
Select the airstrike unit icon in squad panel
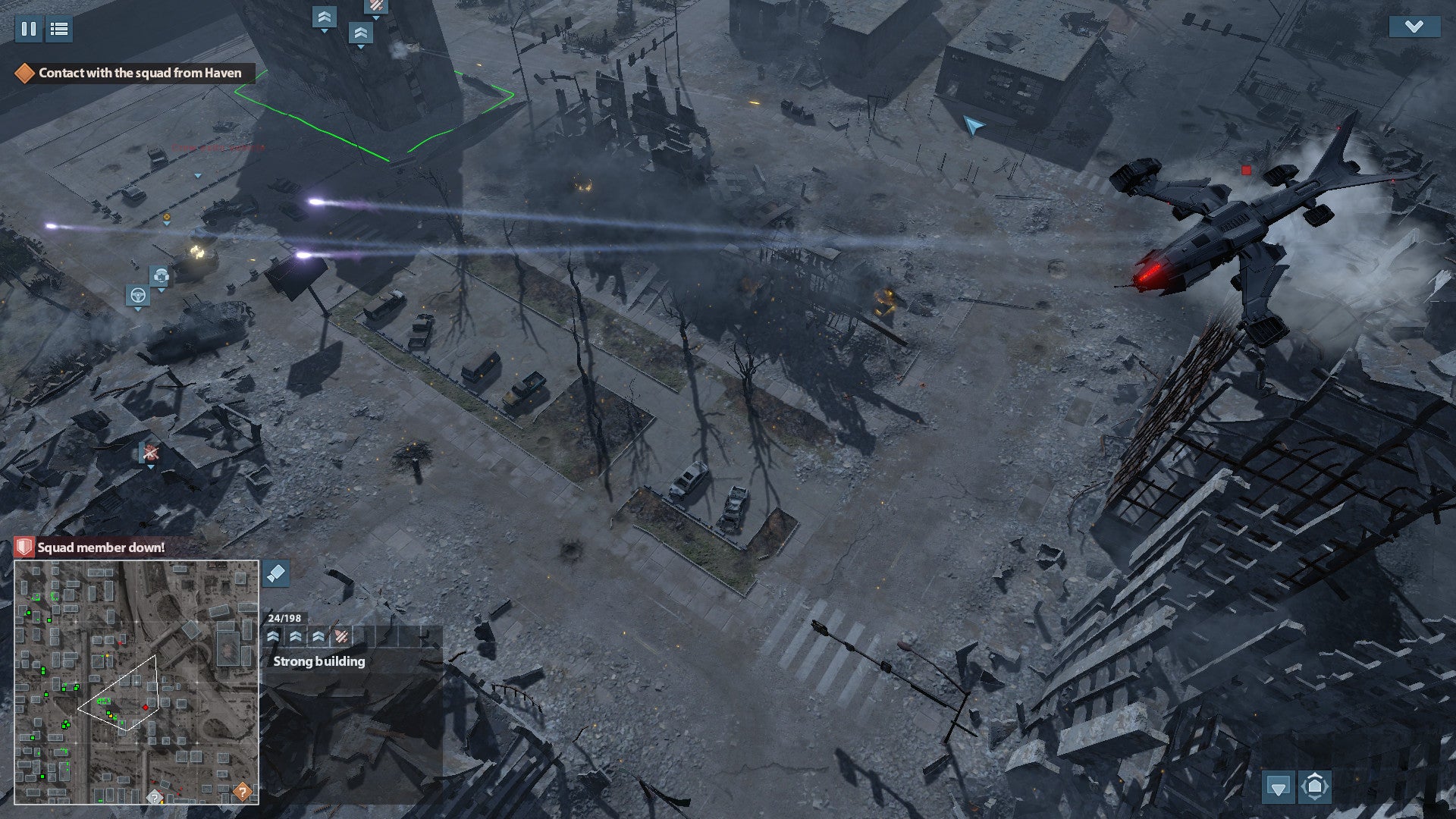[340, 637]
